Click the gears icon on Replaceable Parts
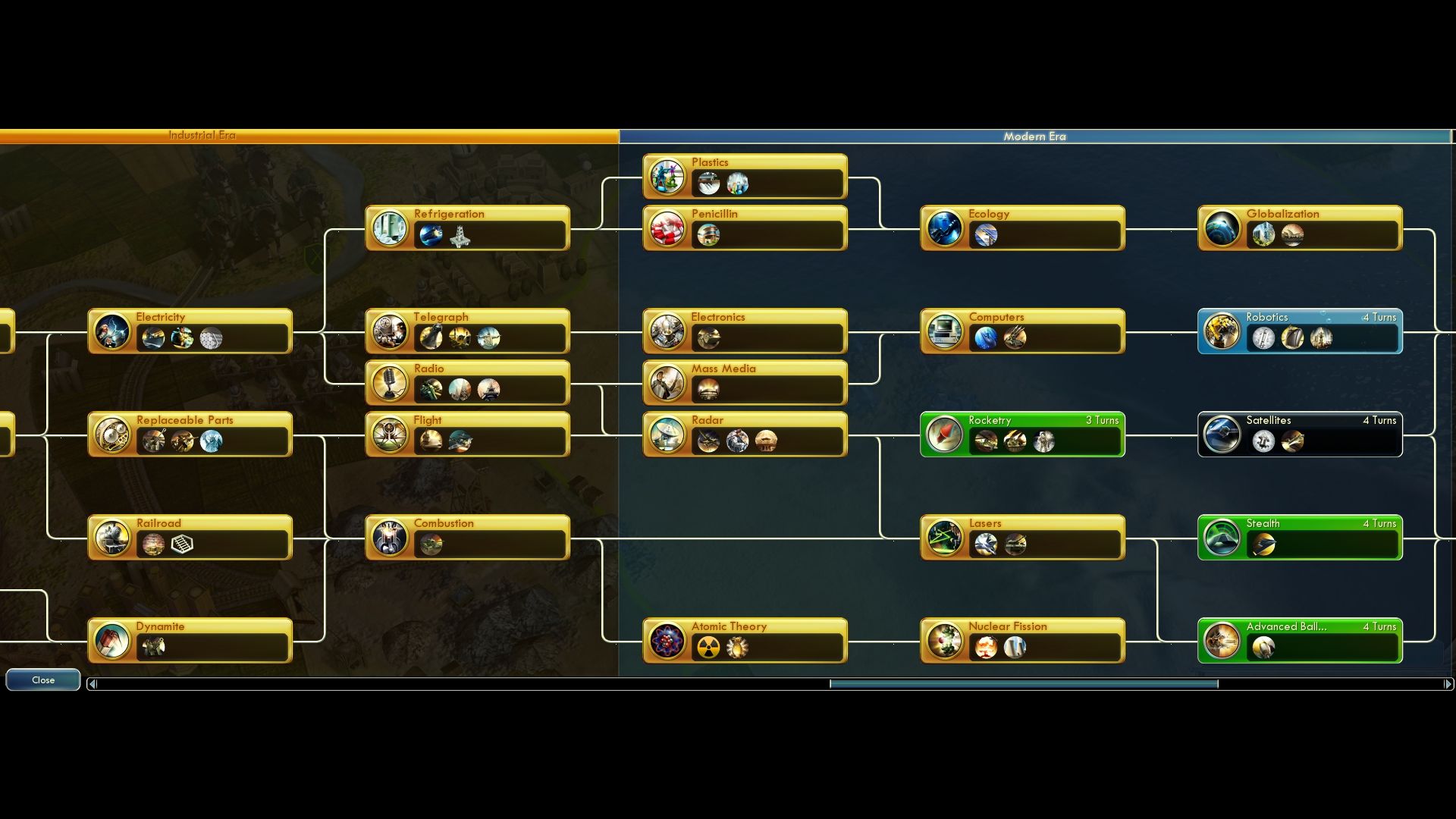This screenshot has height=819, width=1456. tap(112, 435)
